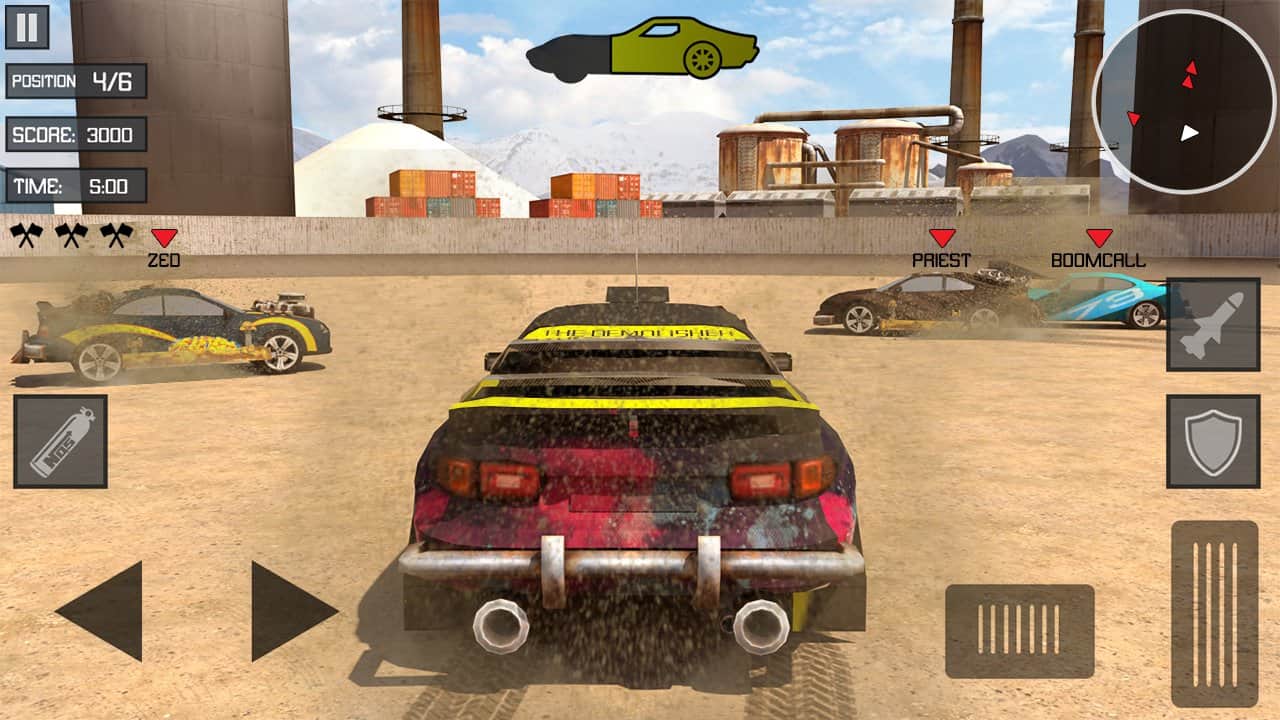
Task: Click ZED's name label
Action: (x=163, y=261)
